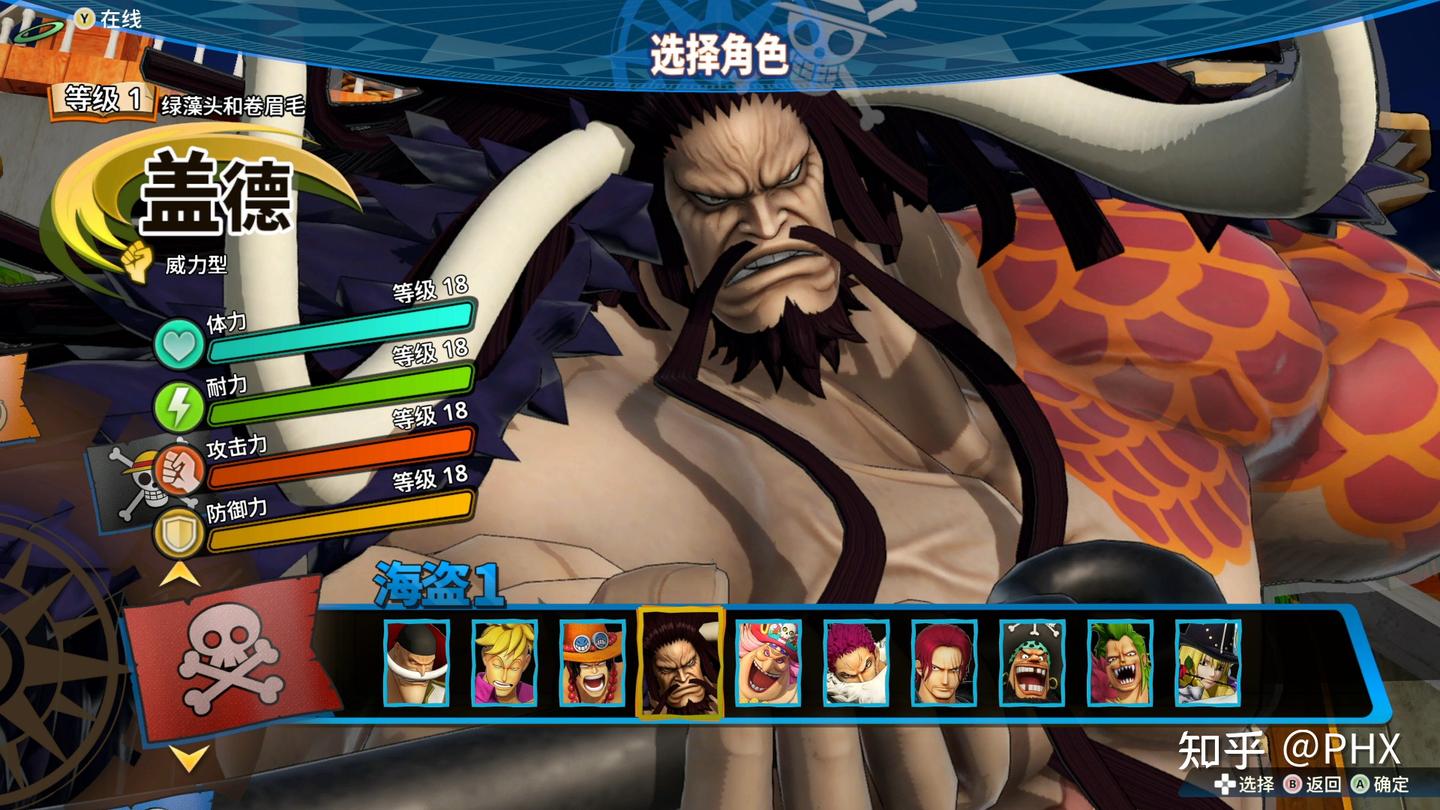Viewport: 1440px width, 810px height.
Task: Pick red-haired Shanks portrait
Action: pos(944,663)
